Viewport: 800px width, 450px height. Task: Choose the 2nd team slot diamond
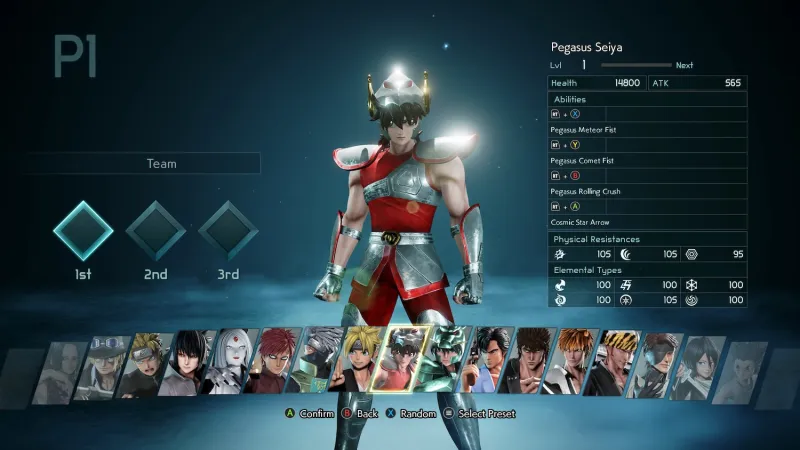coord(155,230)
